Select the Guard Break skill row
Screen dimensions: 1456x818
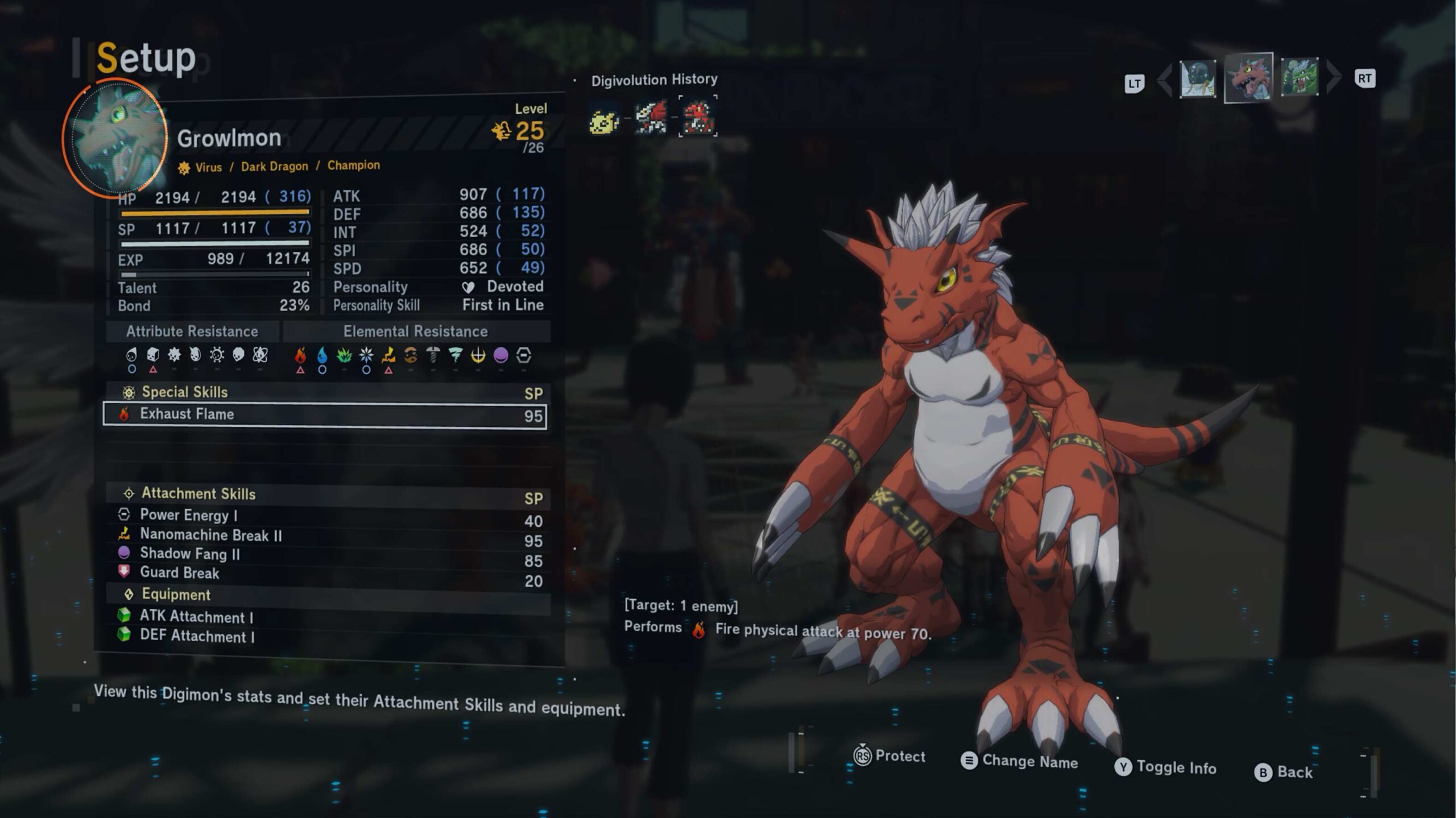point(324,574)
